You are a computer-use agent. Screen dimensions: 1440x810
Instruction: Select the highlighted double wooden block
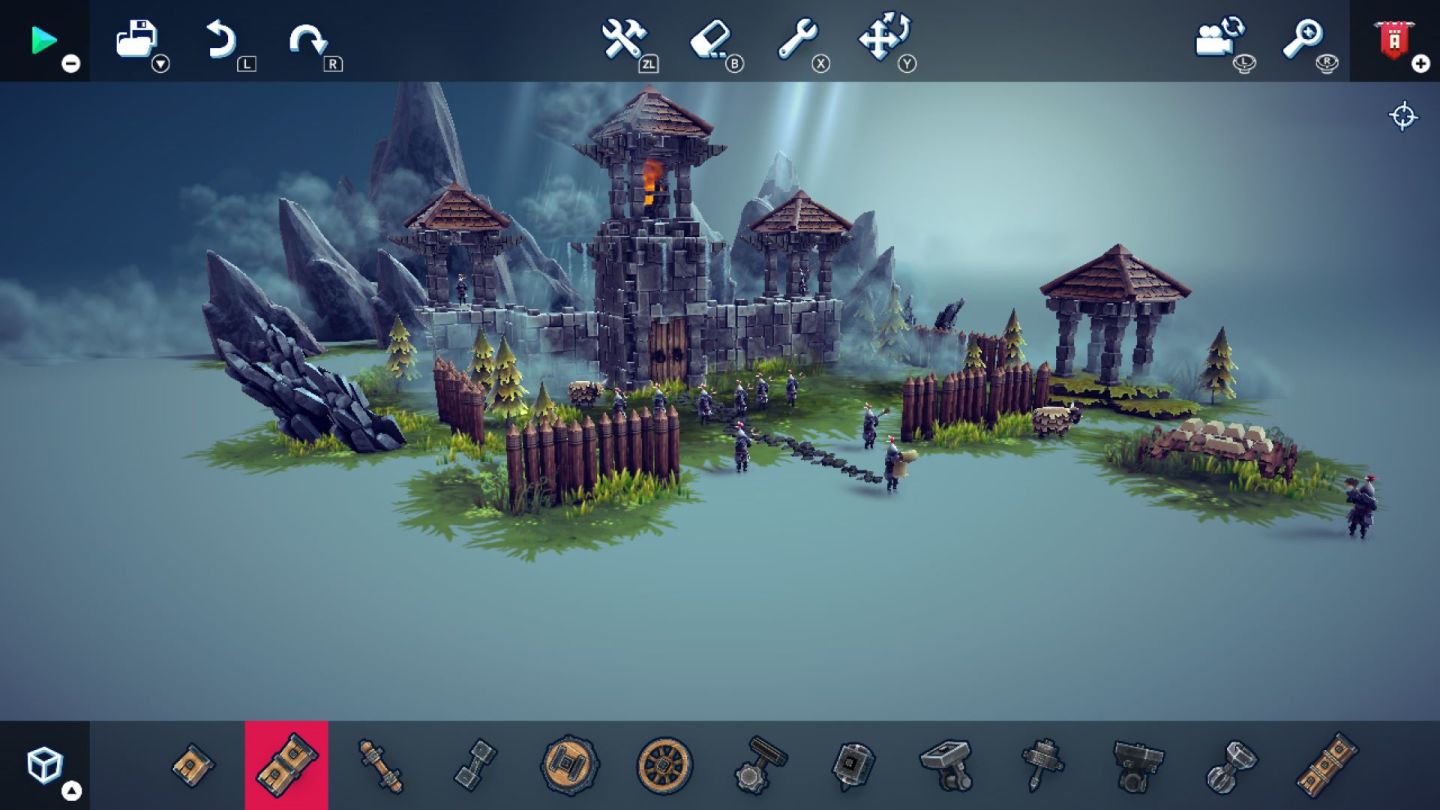point(286,765)
